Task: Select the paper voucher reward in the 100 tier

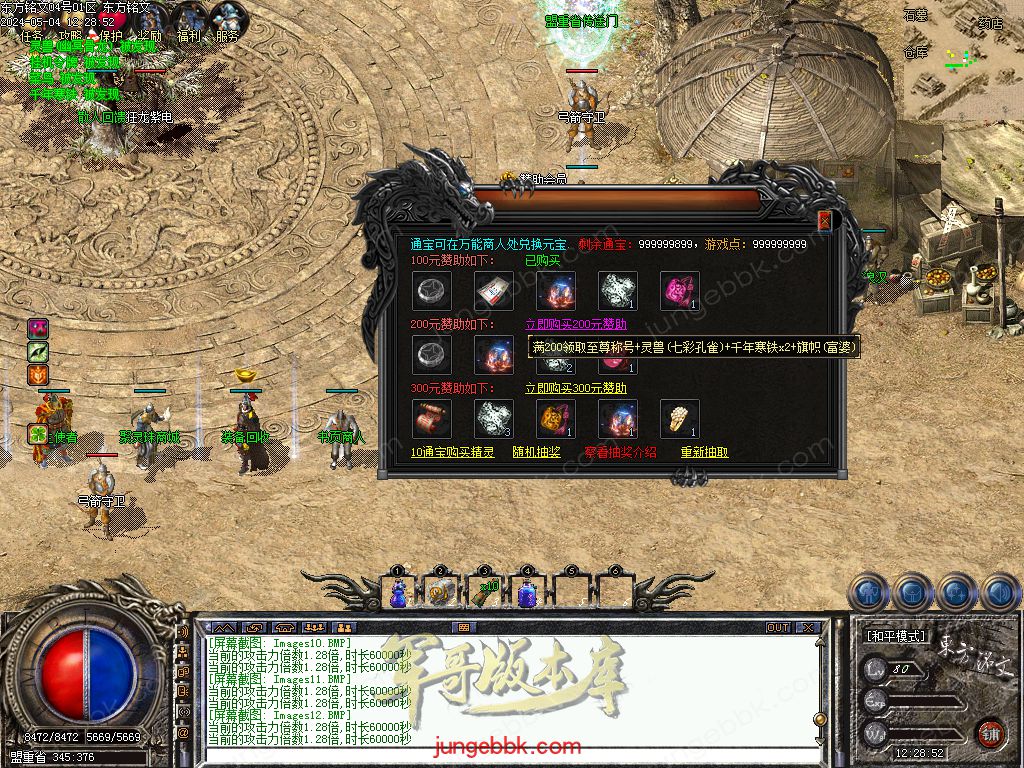Action: point(494,291)
